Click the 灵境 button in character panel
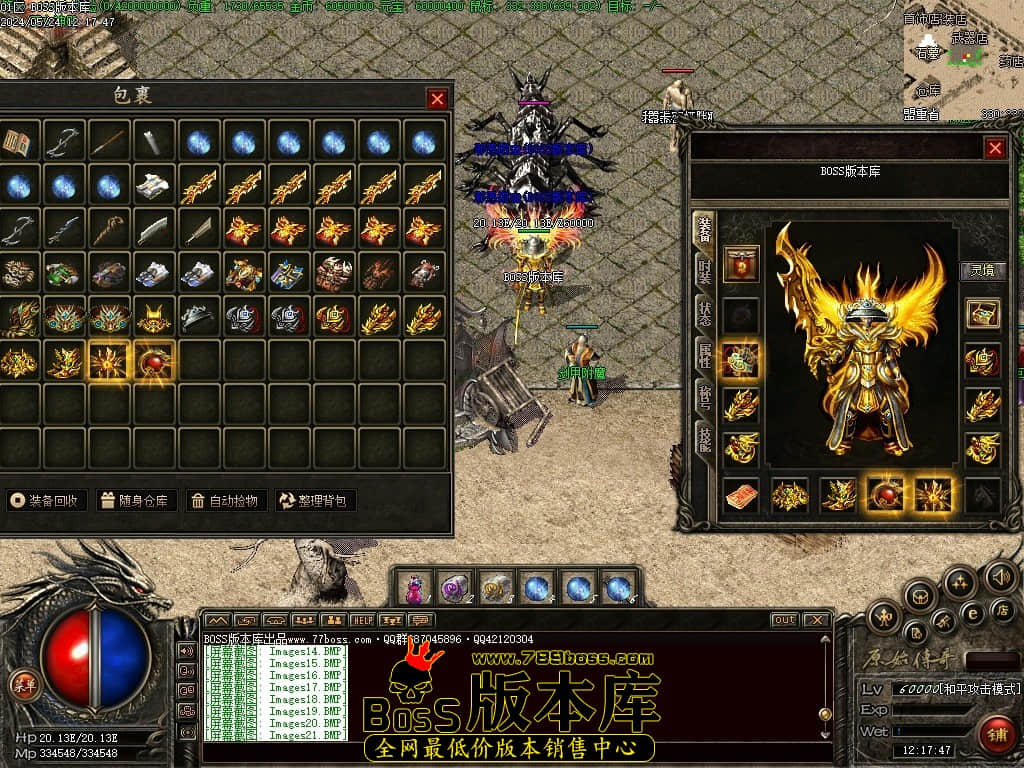 [x=982, y=270]
